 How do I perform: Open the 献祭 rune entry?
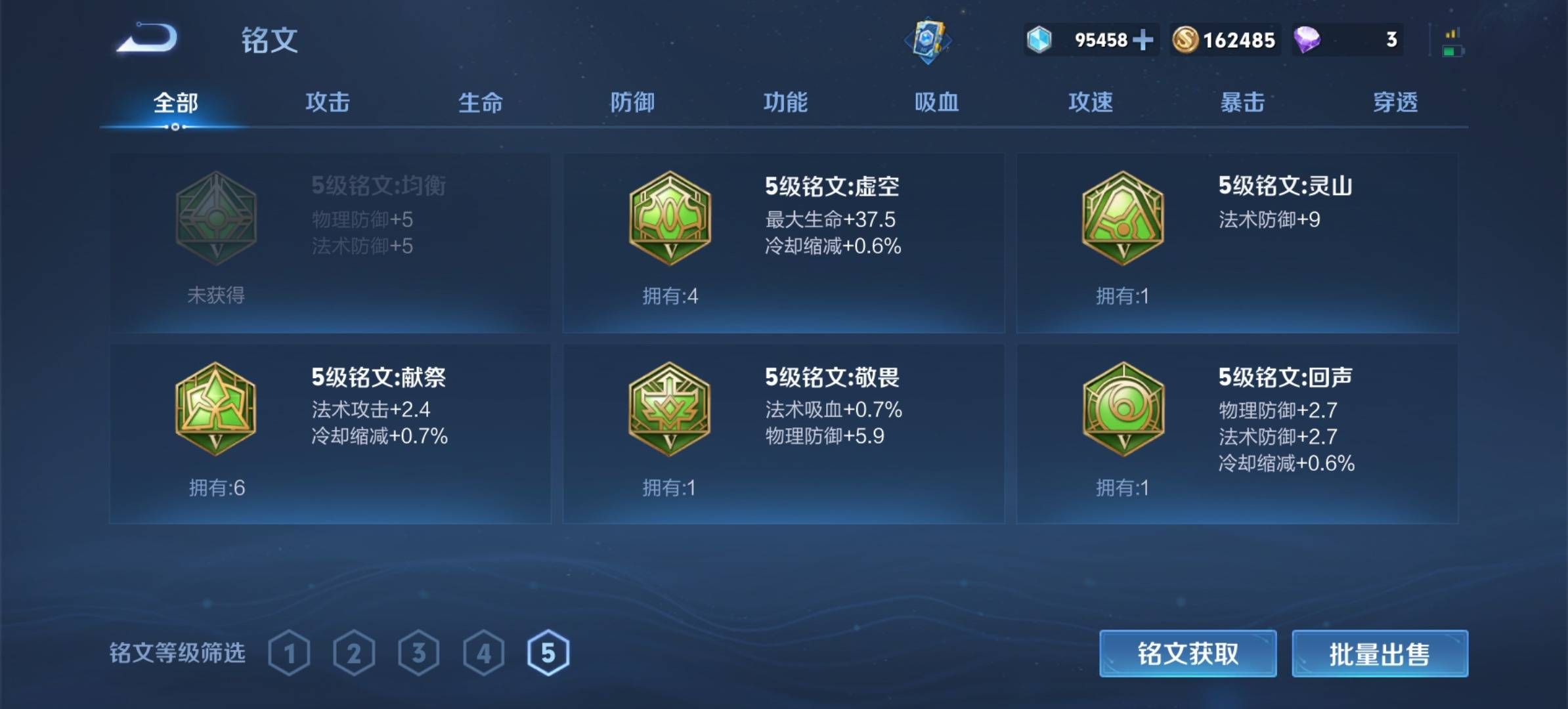click(330, 434)
